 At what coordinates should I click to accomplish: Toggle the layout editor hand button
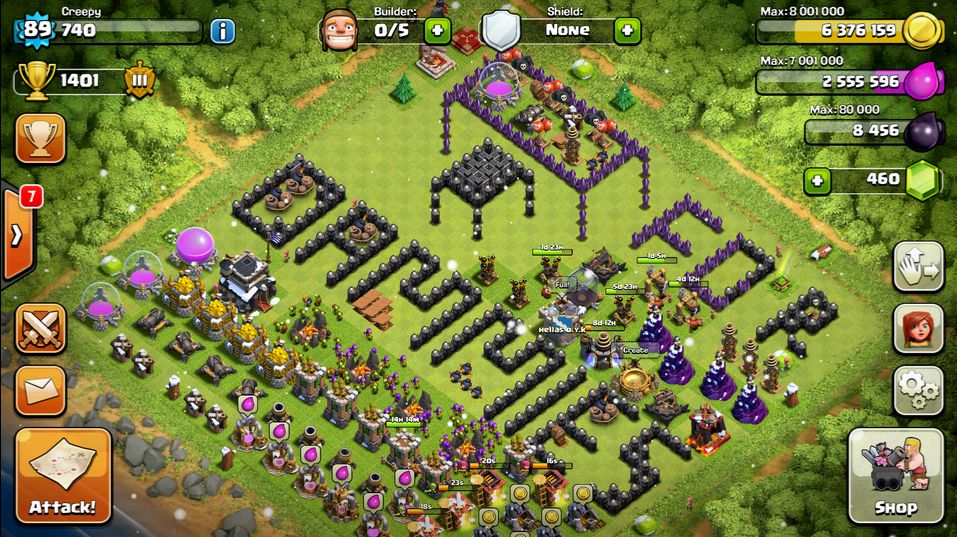pyautogui.click(x=917, y=267)
